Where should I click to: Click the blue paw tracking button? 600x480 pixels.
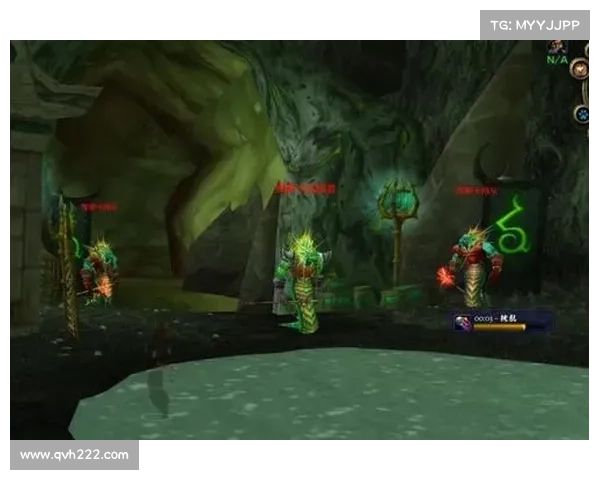point(581,114)
